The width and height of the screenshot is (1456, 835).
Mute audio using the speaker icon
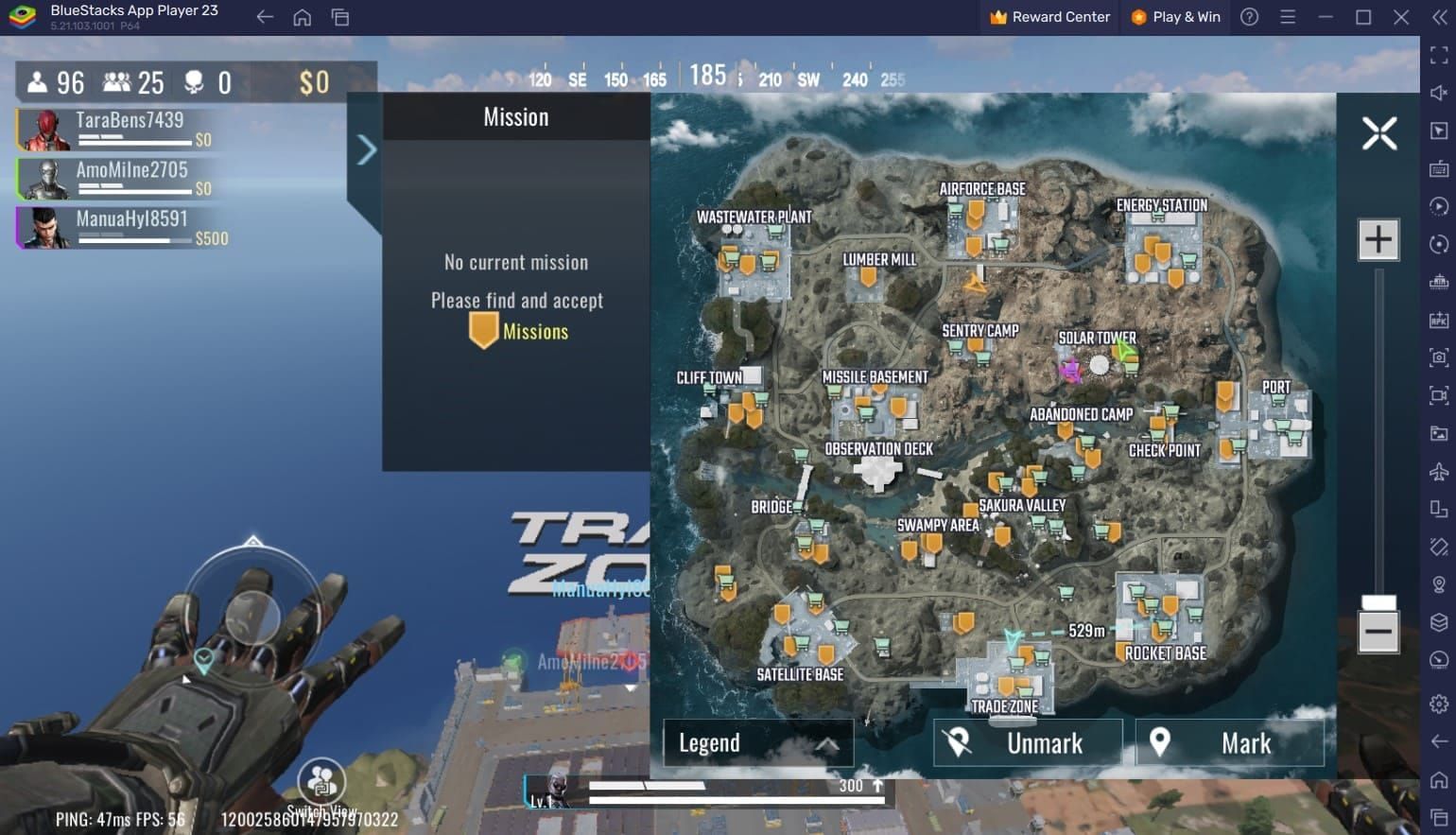pos(1439,93)
